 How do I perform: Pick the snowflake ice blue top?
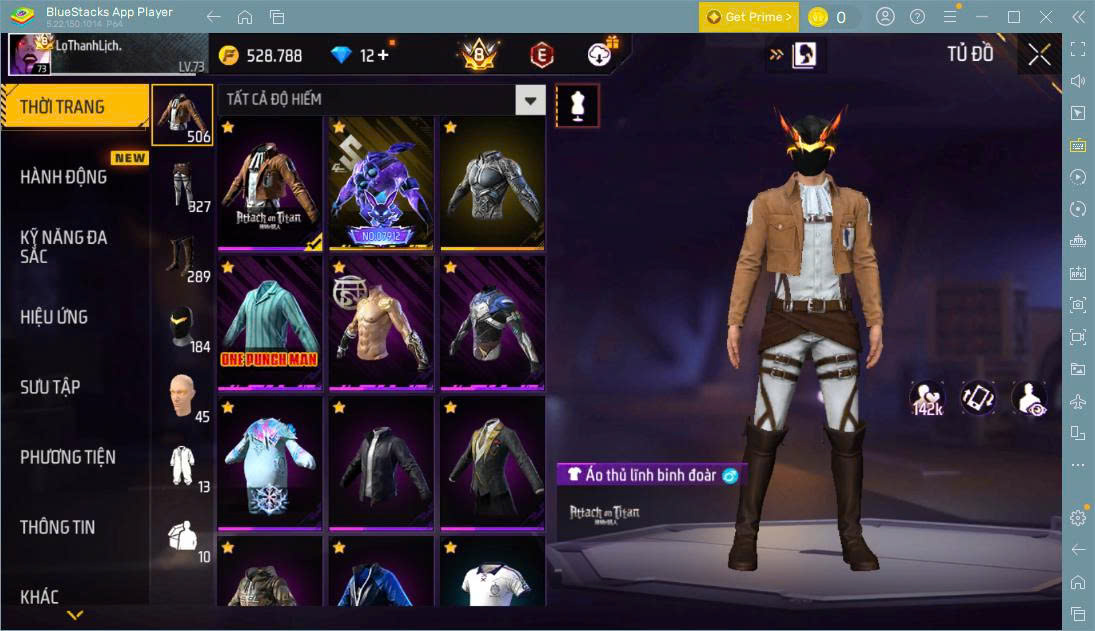click(x=270, y=462)
